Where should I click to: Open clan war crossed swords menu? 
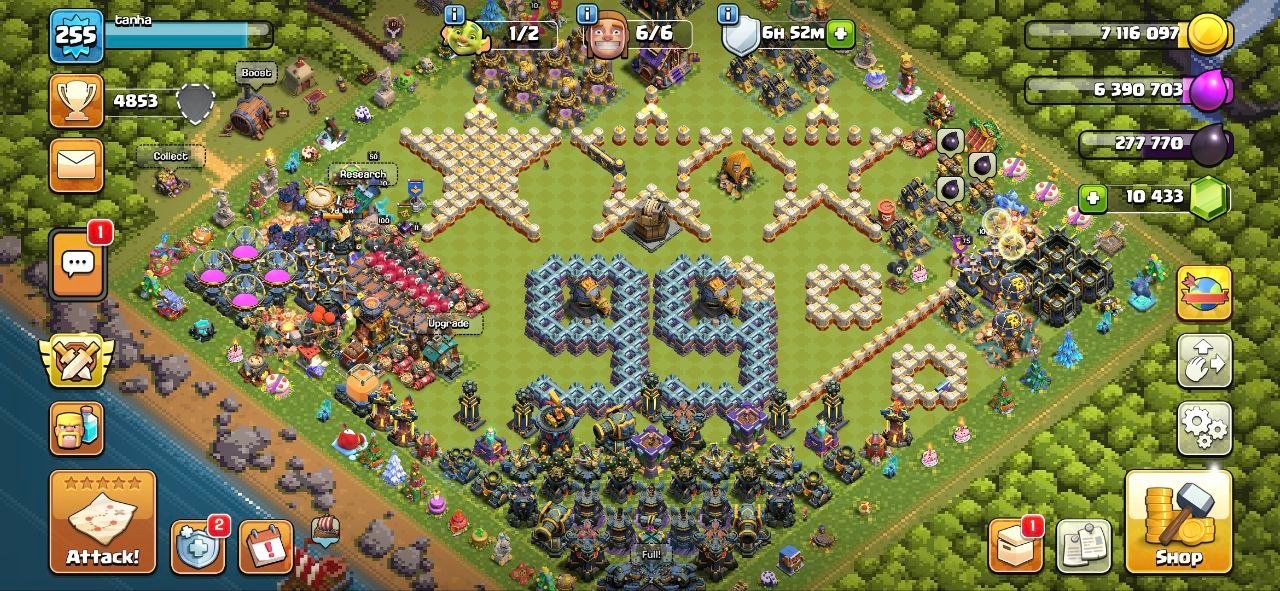pyautogui.click(x=76, y=360)
